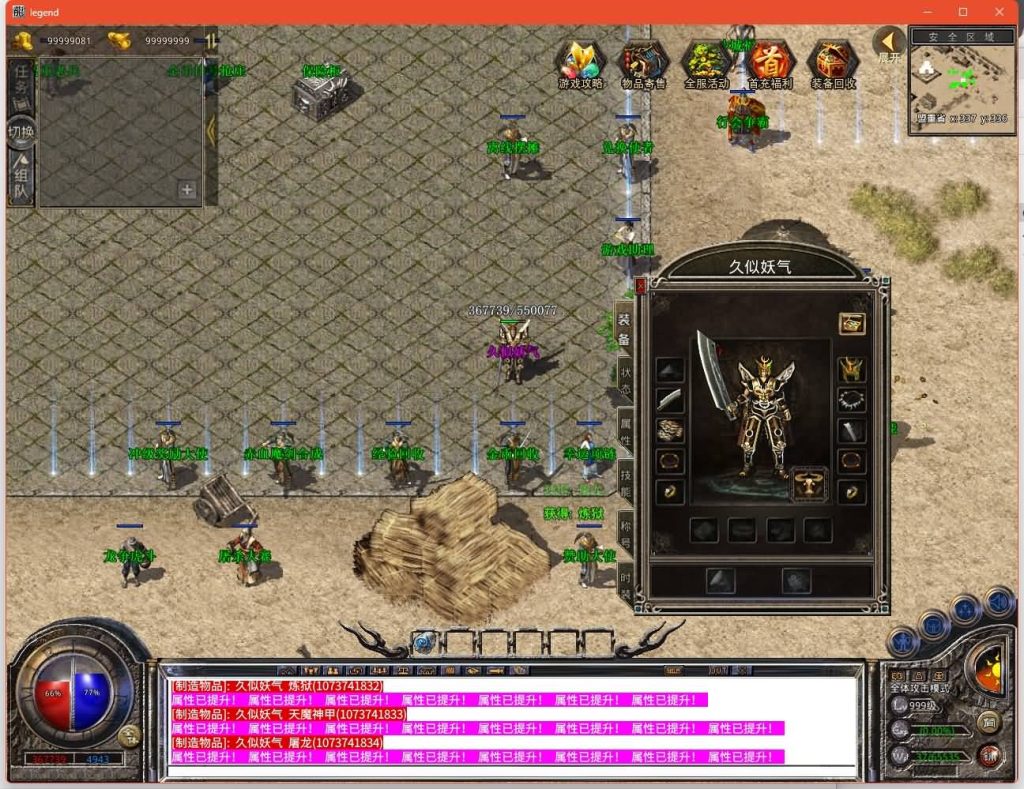Show the 称号 titles tab
Viewport: 1024px width, 789px height.
click(624, 531)
